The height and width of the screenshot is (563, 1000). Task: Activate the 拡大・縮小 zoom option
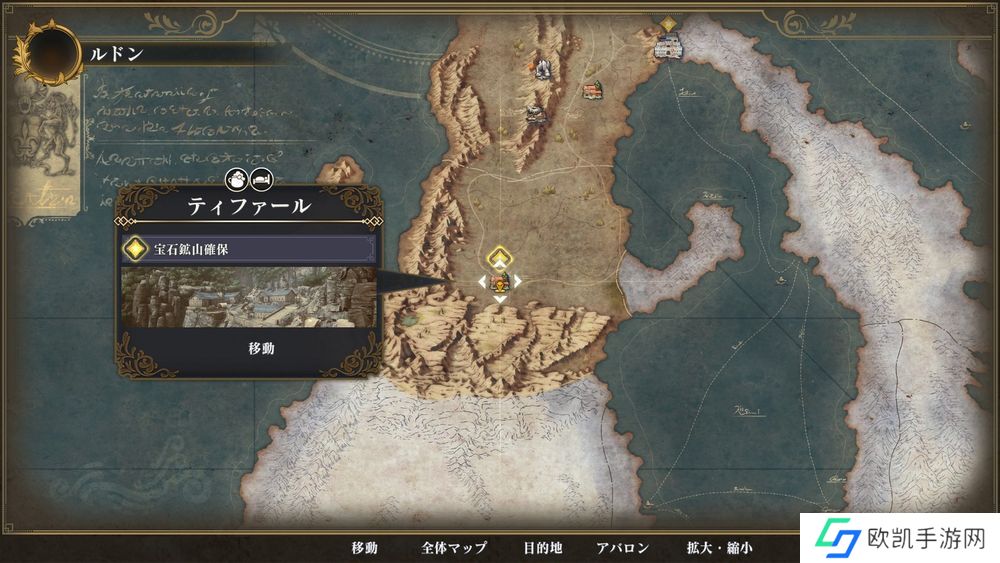pyautogui.click(x=719, y=547)
